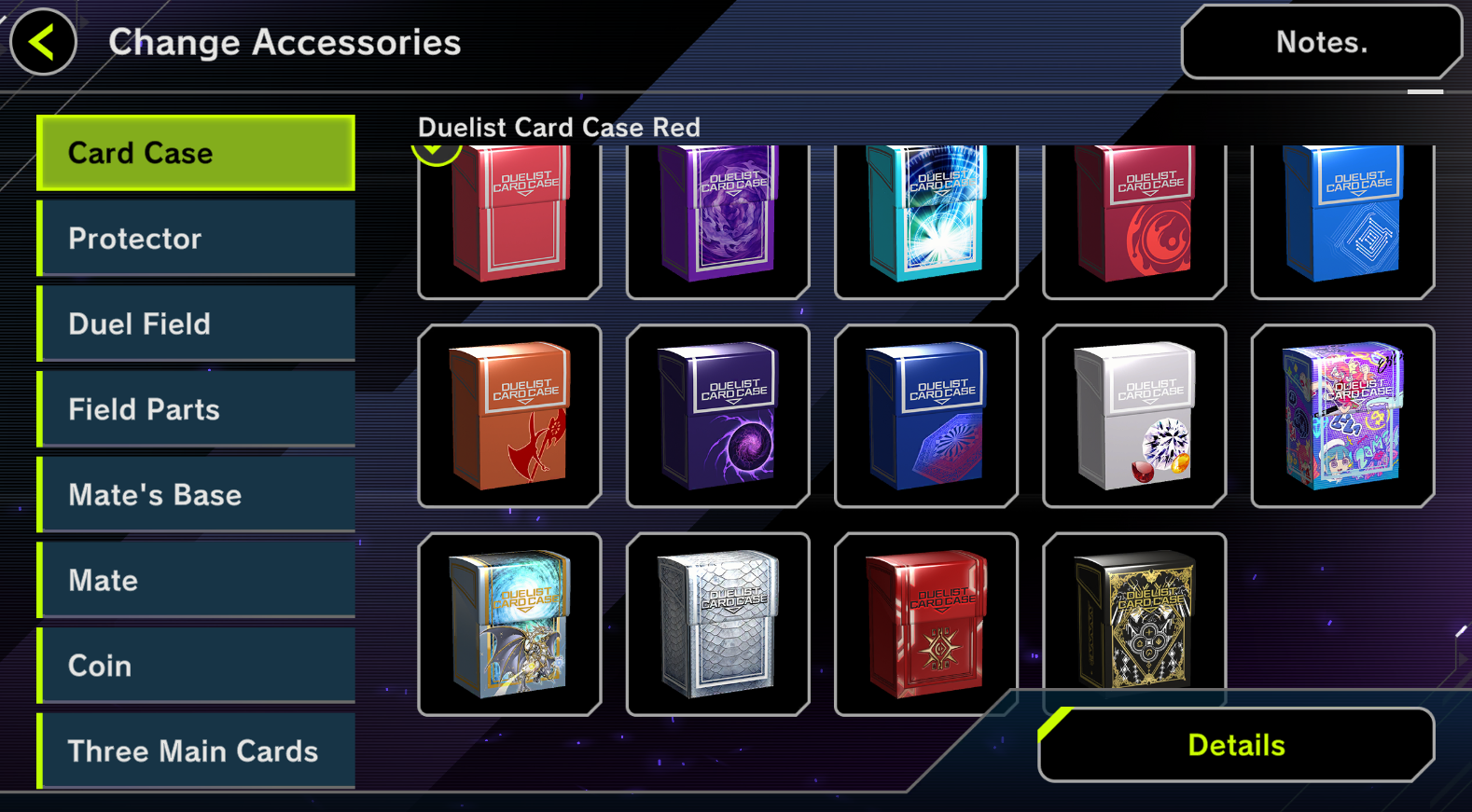Choose the silver snakeskin card case
The image size is (1472, 812).
pos(717,624)
